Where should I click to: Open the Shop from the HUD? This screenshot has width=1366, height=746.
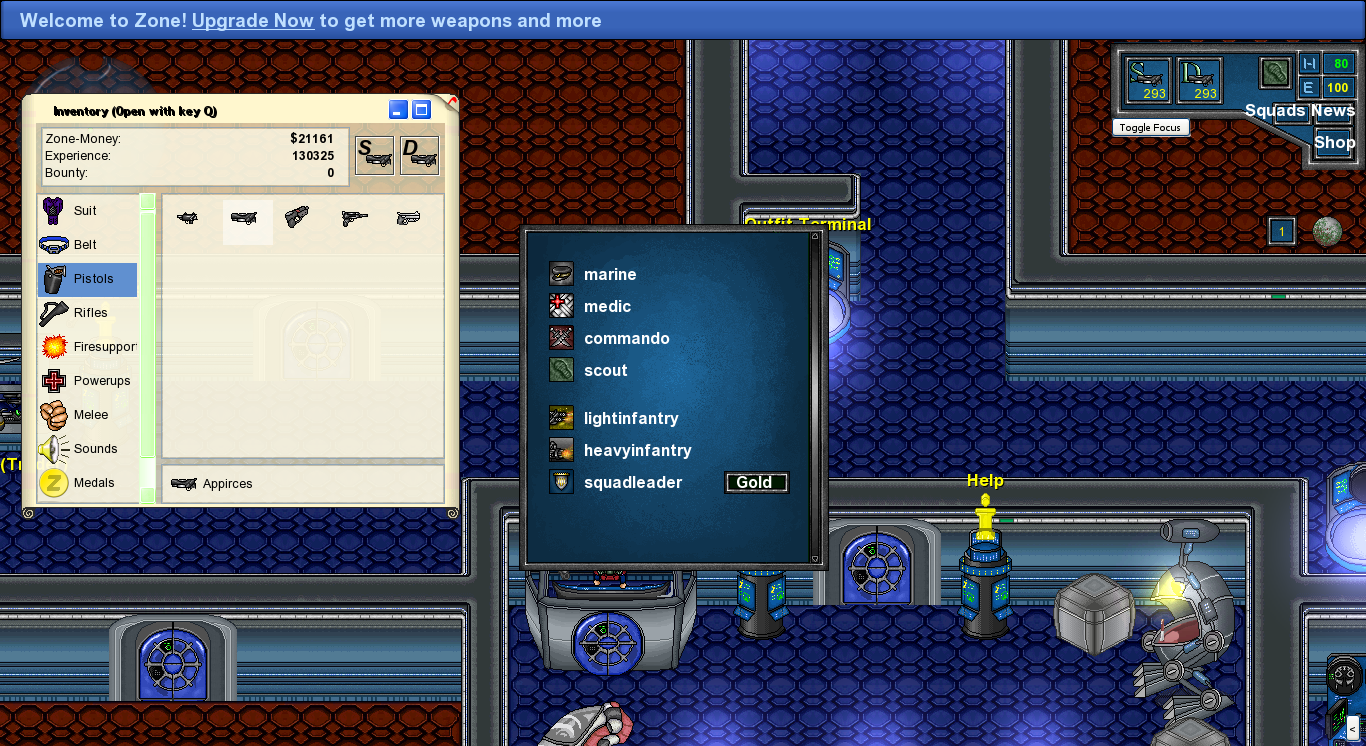click(x=1334, y=142)
